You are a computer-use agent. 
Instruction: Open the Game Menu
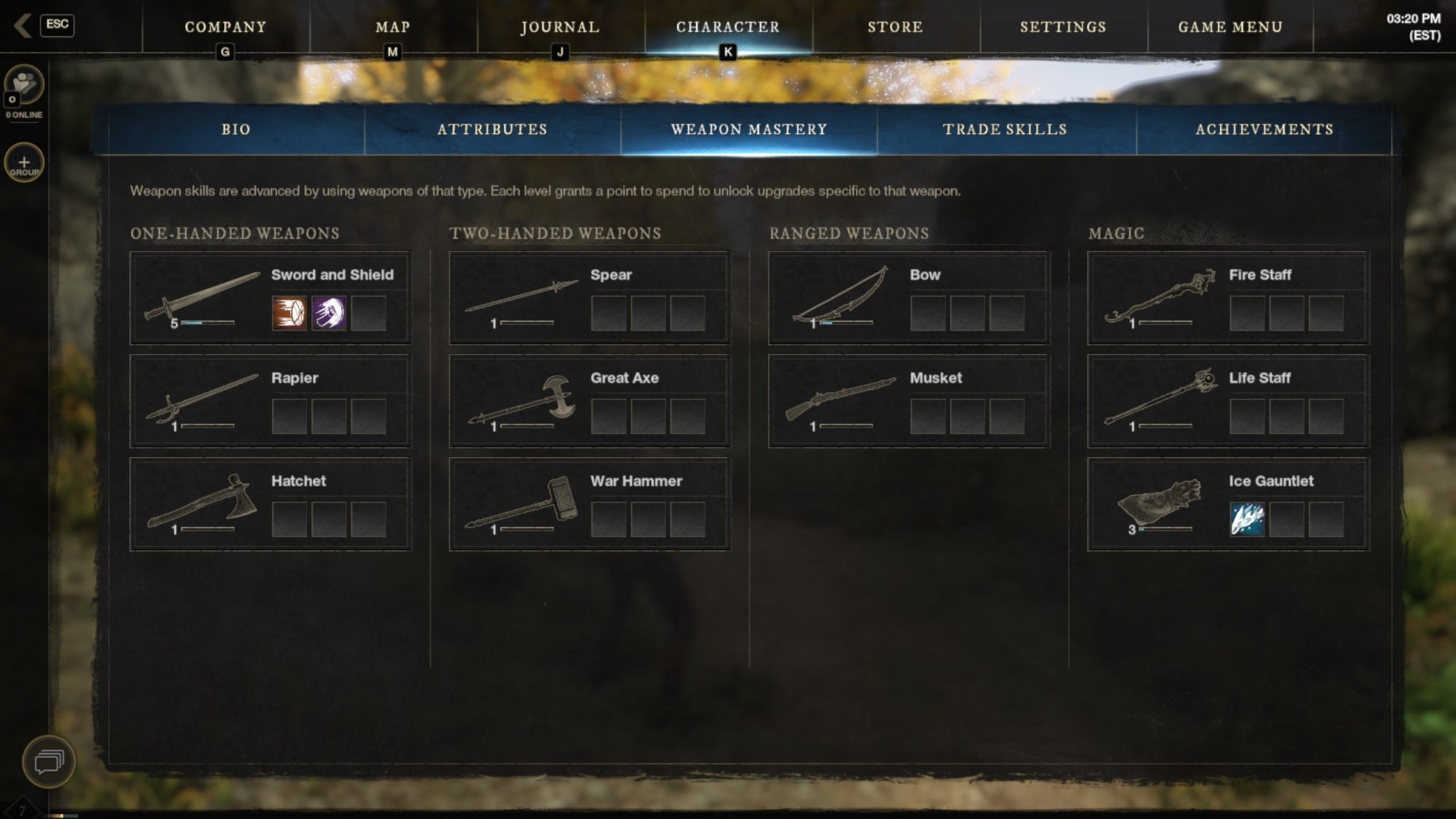coord(1230,27)
